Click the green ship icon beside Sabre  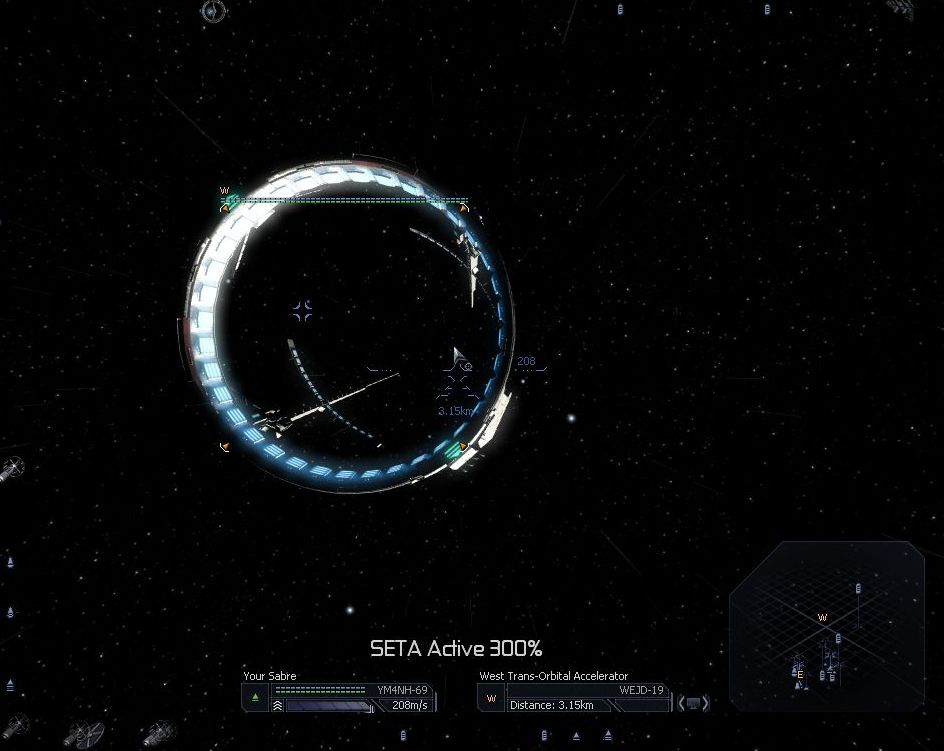(256, 697)
